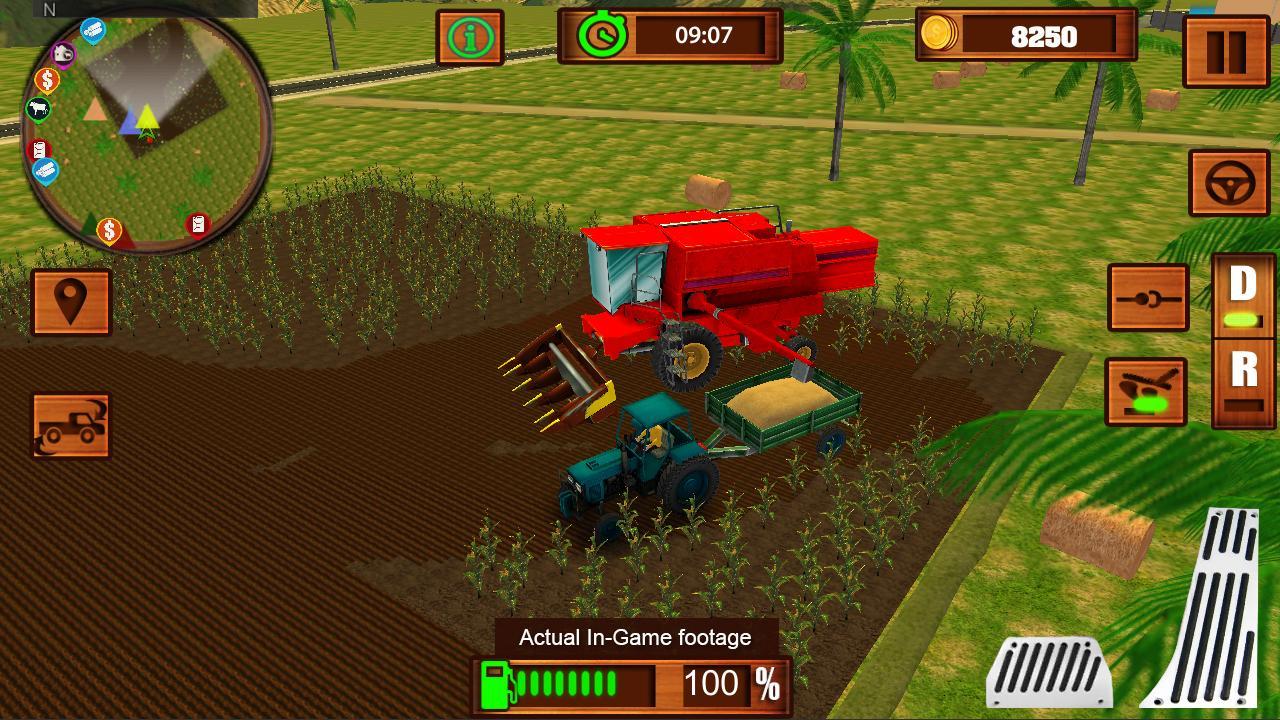Tap the money balance showing 8250
This screenshot has width=1280, height=720.
[1040, 38]
